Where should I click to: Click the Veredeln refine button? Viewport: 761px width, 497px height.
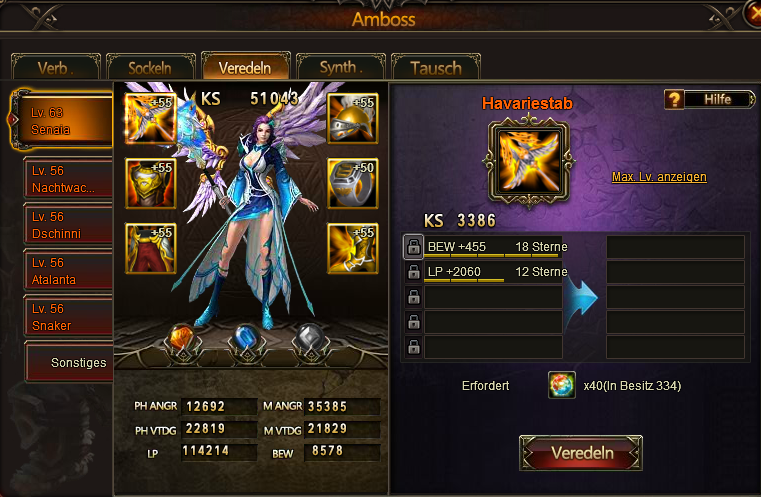pyautogui.click(x=581, y=453)
